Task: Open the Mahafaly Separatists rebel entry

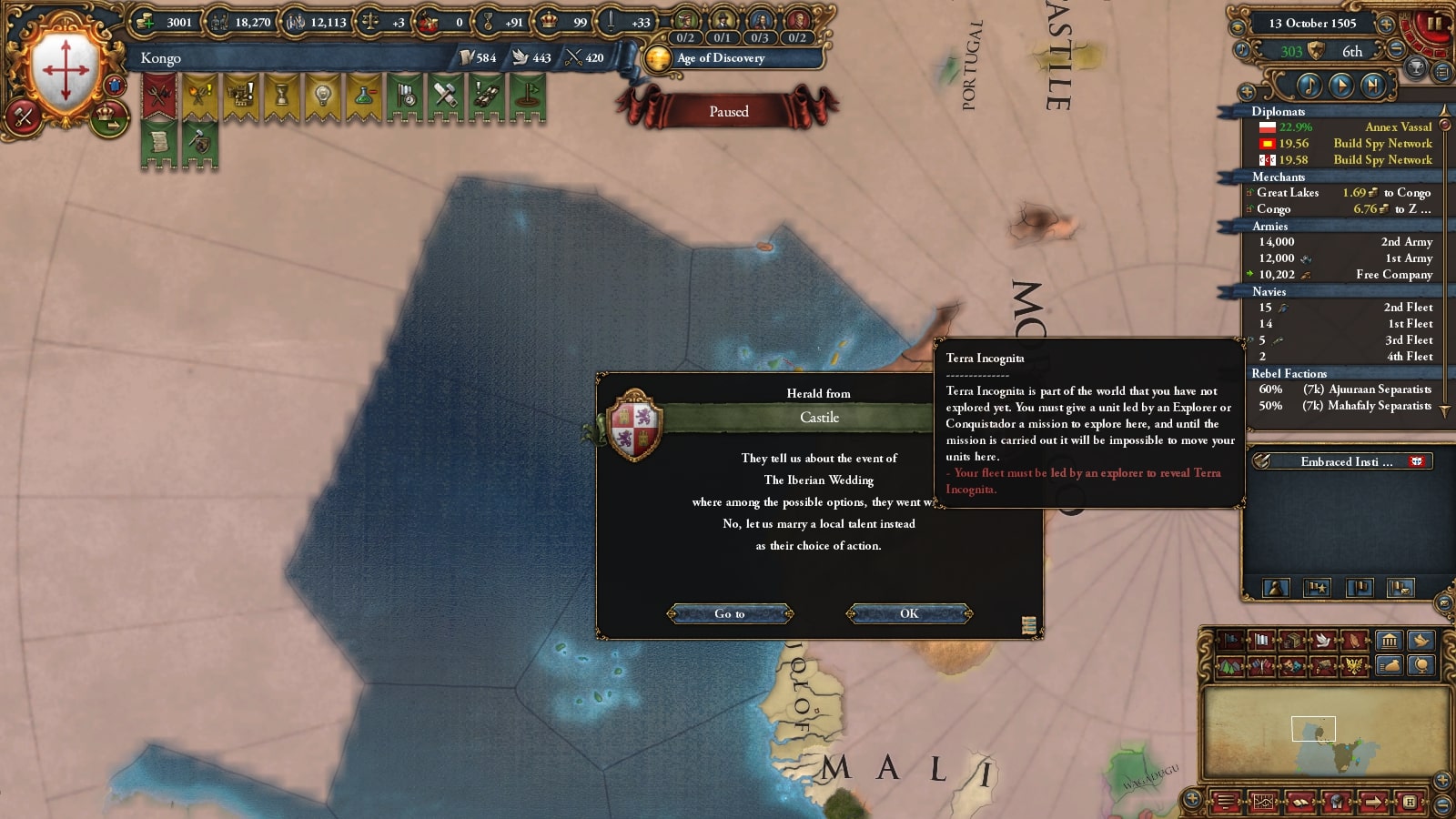Action: 1345,406
